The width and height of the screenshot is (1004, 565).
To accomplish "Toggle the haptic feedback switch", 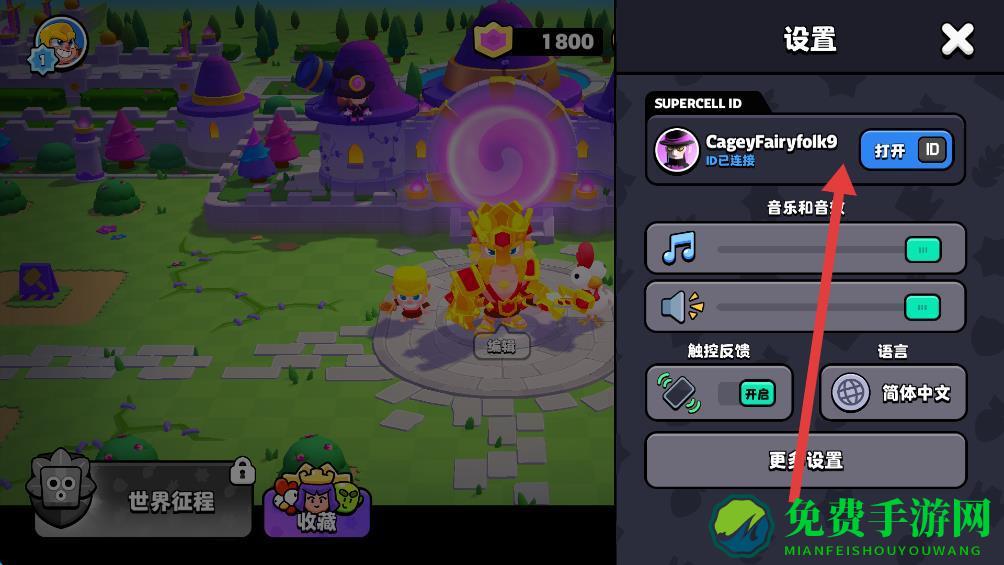I will click(756, 393).
